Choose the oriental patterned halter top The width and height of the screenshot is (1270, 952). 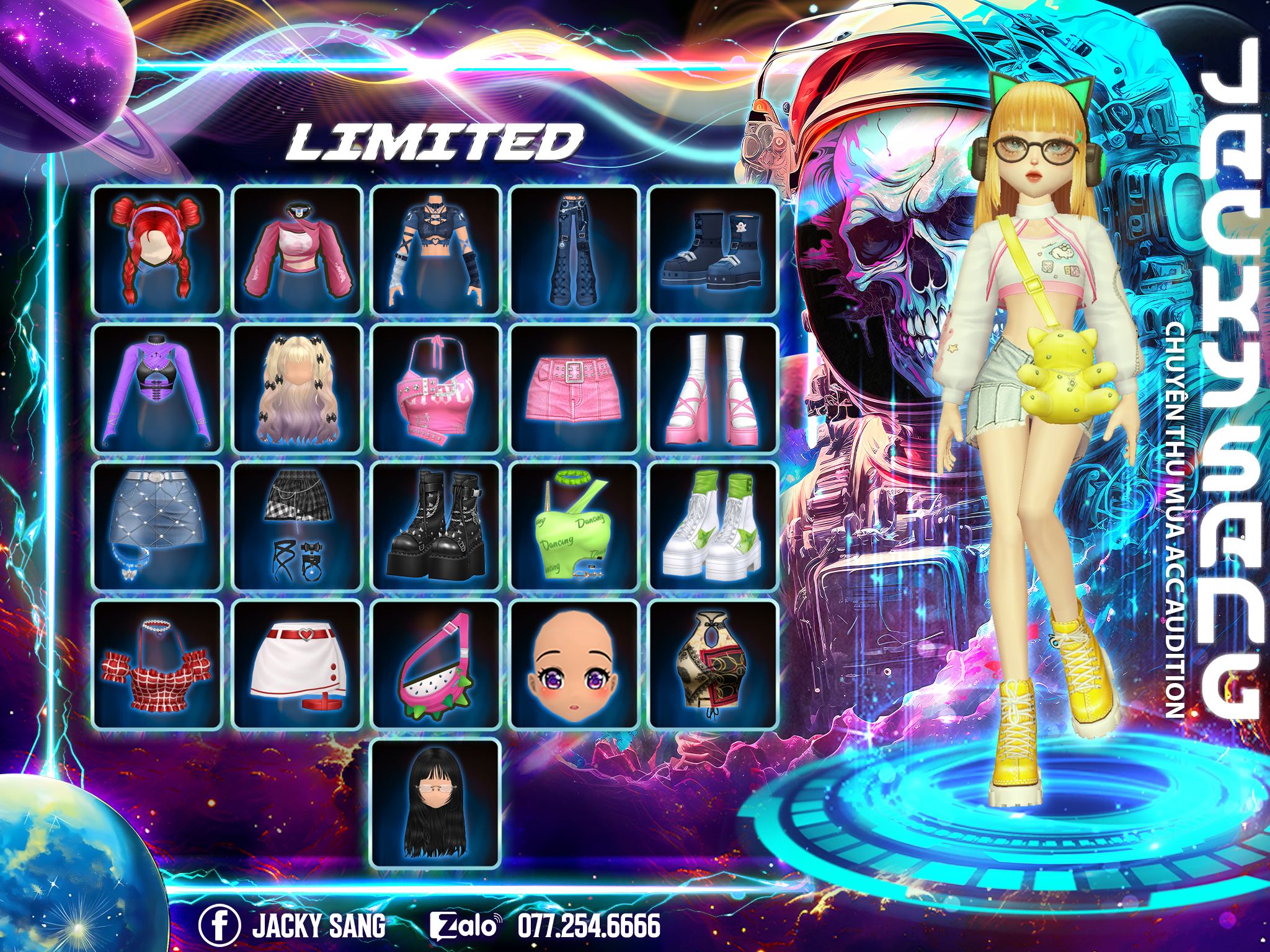tap(713, 664)
